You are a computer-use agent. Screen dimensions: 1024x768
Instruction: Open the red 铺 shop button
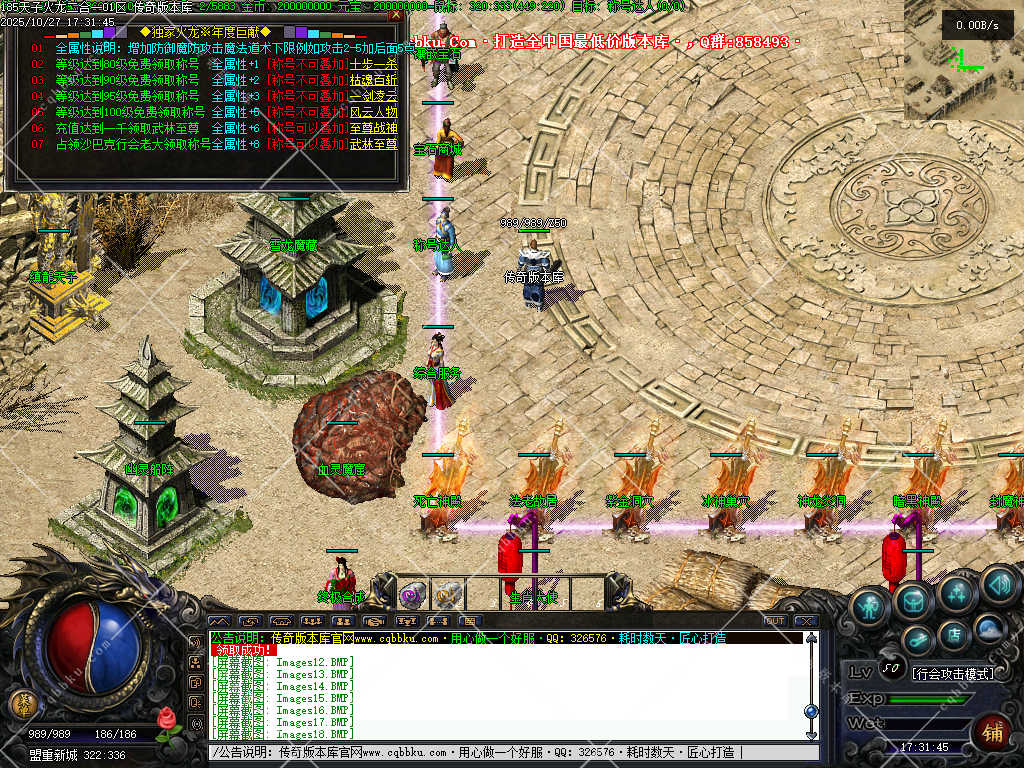pos(992,733)
